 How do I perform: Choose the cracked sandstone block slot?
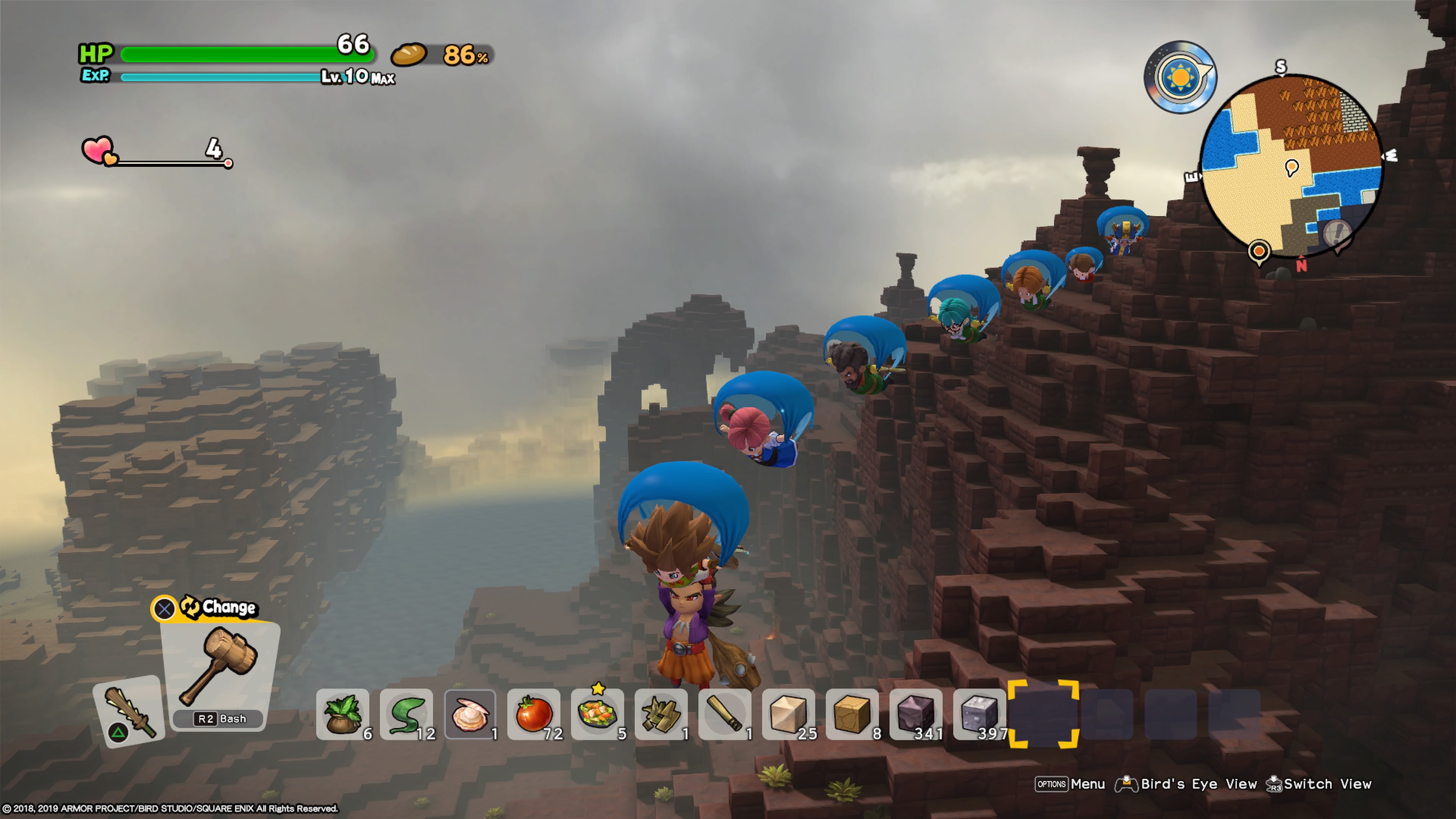852,714
